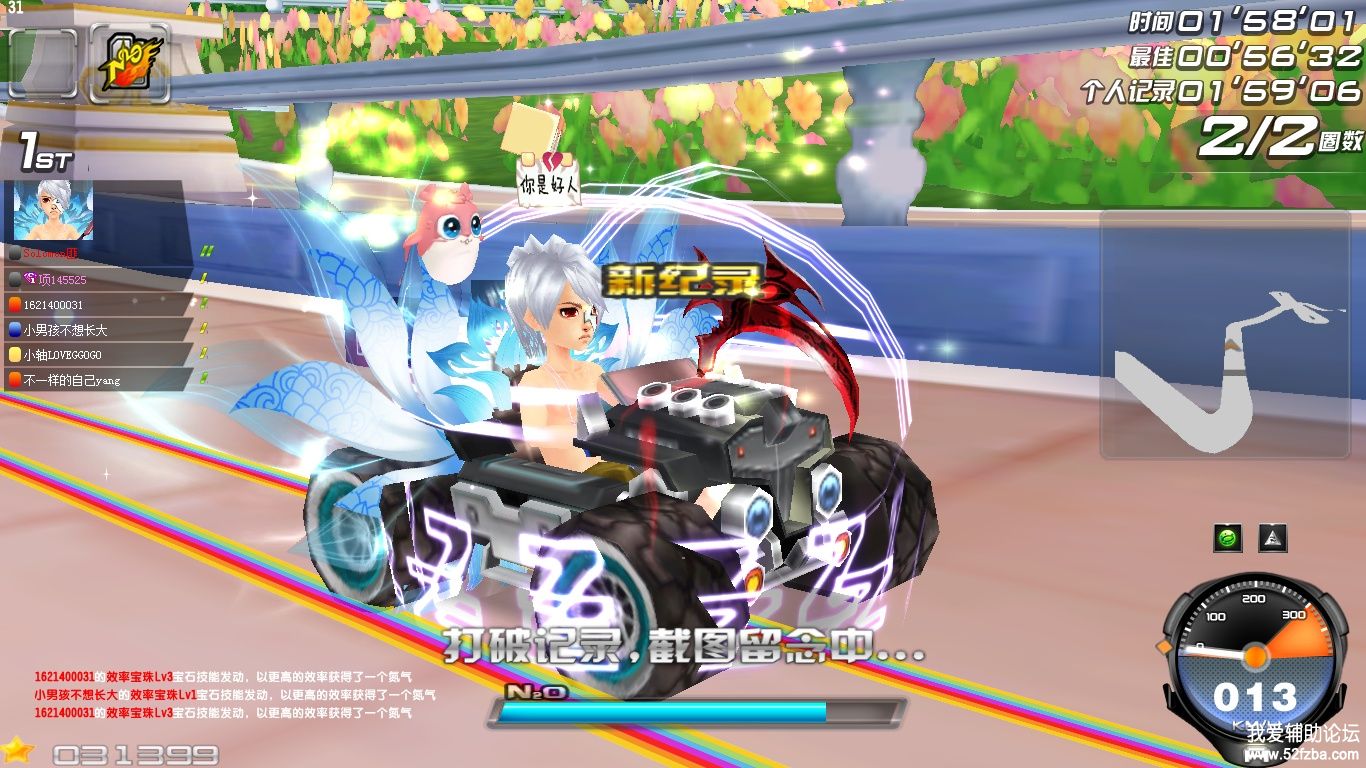Activate the flaming nitro item slot

tap(130, 63)
